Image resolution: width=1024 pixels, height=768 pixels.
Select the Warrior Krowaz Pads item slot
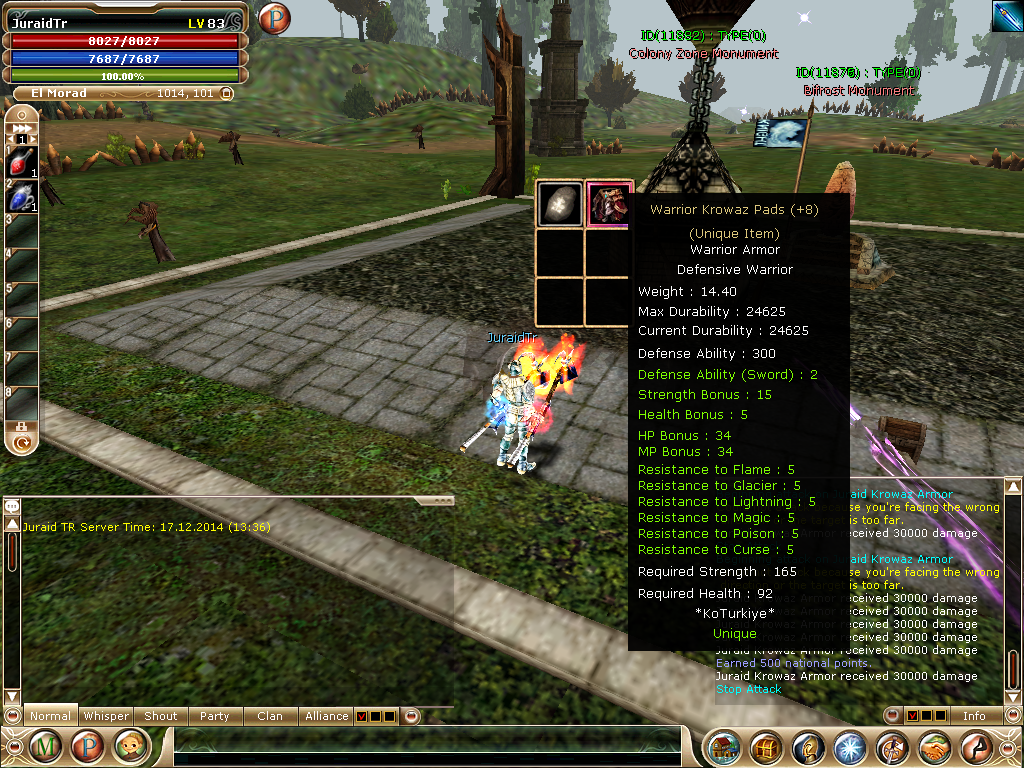609,204
